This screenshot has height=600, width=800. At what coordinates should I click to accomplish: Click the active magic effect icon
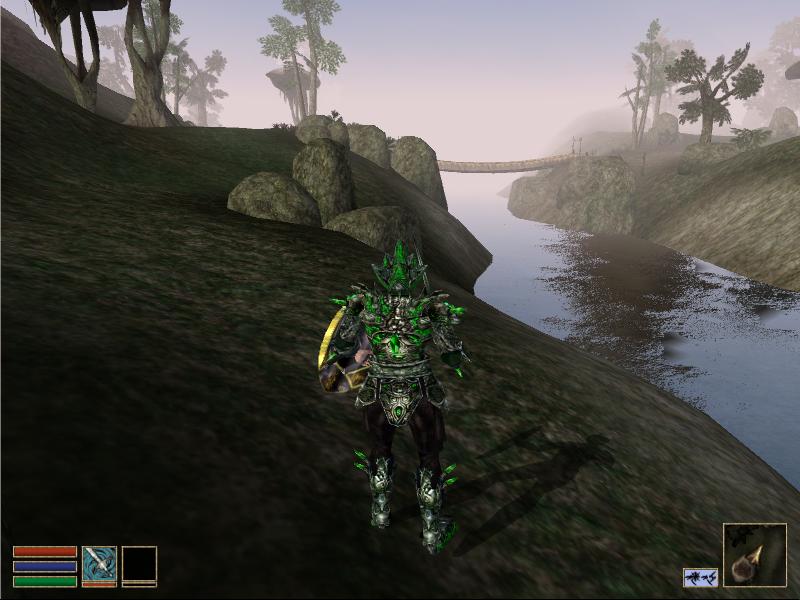pyautogui.click(x=700, y=577)
